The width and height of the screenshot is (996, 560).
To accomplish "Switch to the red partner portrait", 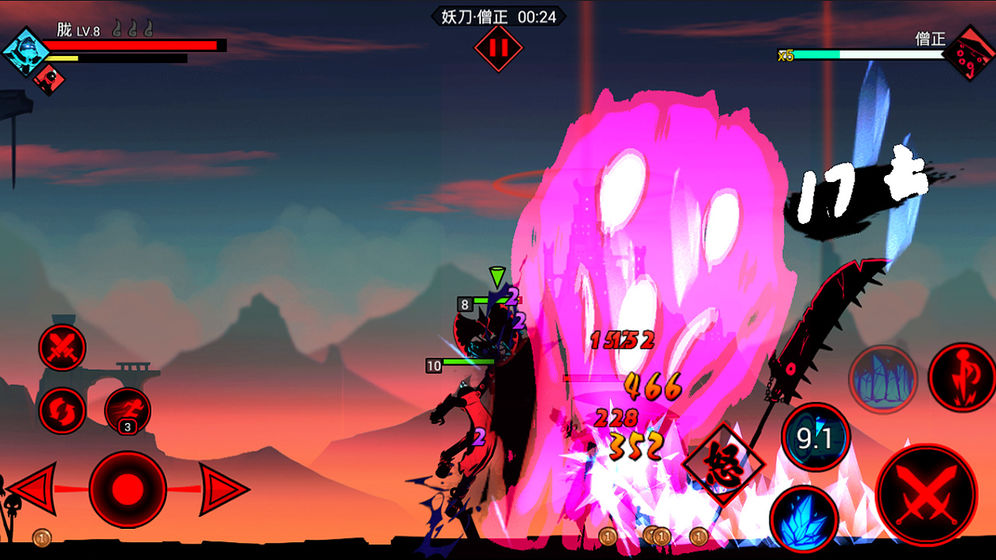I will (x=47, y=77).
